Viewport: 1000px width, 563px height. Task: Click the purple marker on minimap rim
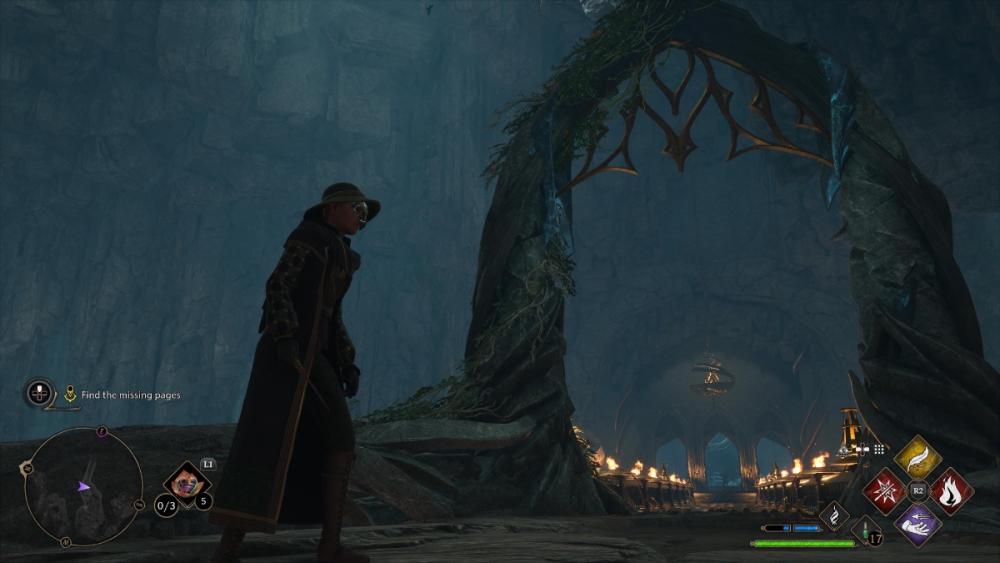click(102, 432)
